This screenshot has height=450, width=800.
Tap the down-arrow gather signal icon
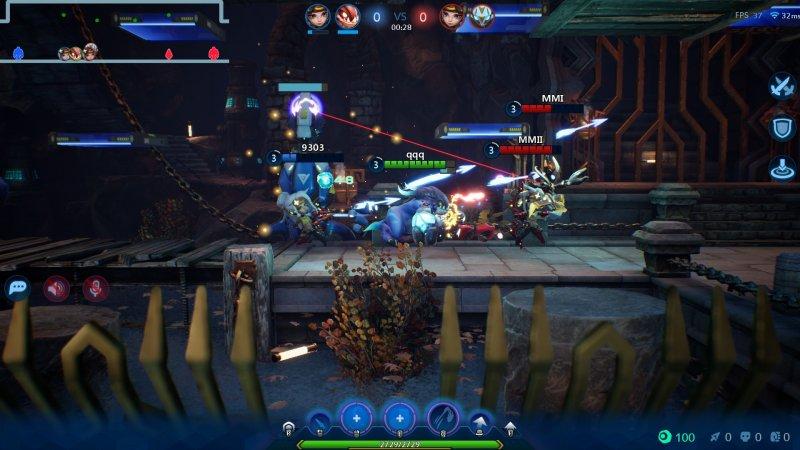781,168
